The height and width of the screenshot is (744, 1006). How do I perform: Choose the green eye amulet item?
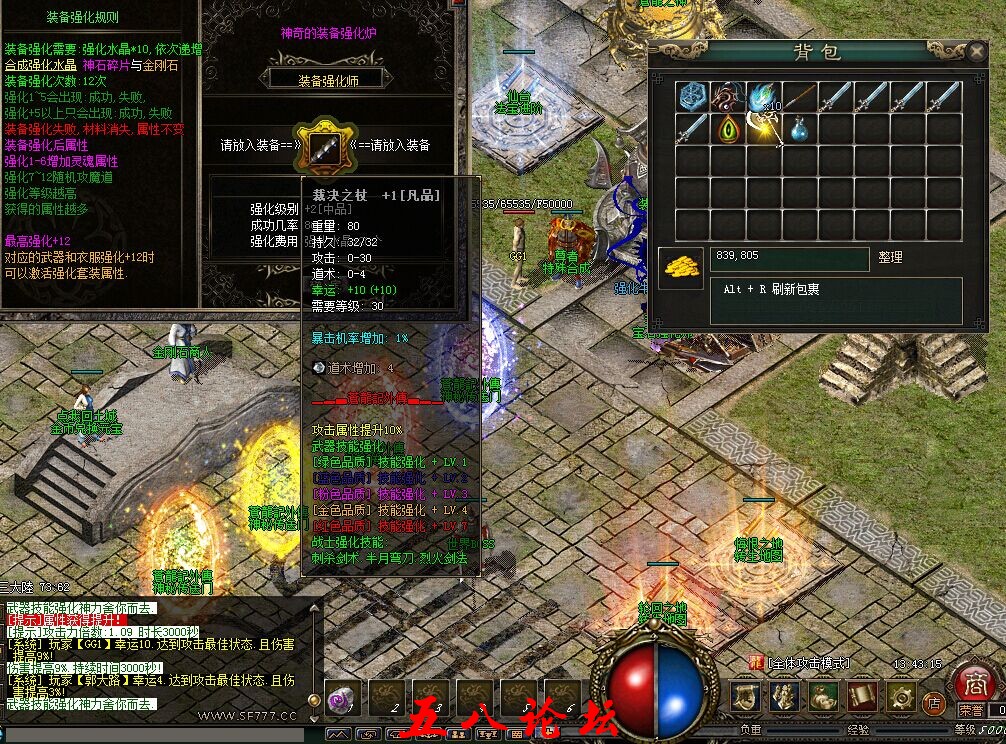coord(728,130)
